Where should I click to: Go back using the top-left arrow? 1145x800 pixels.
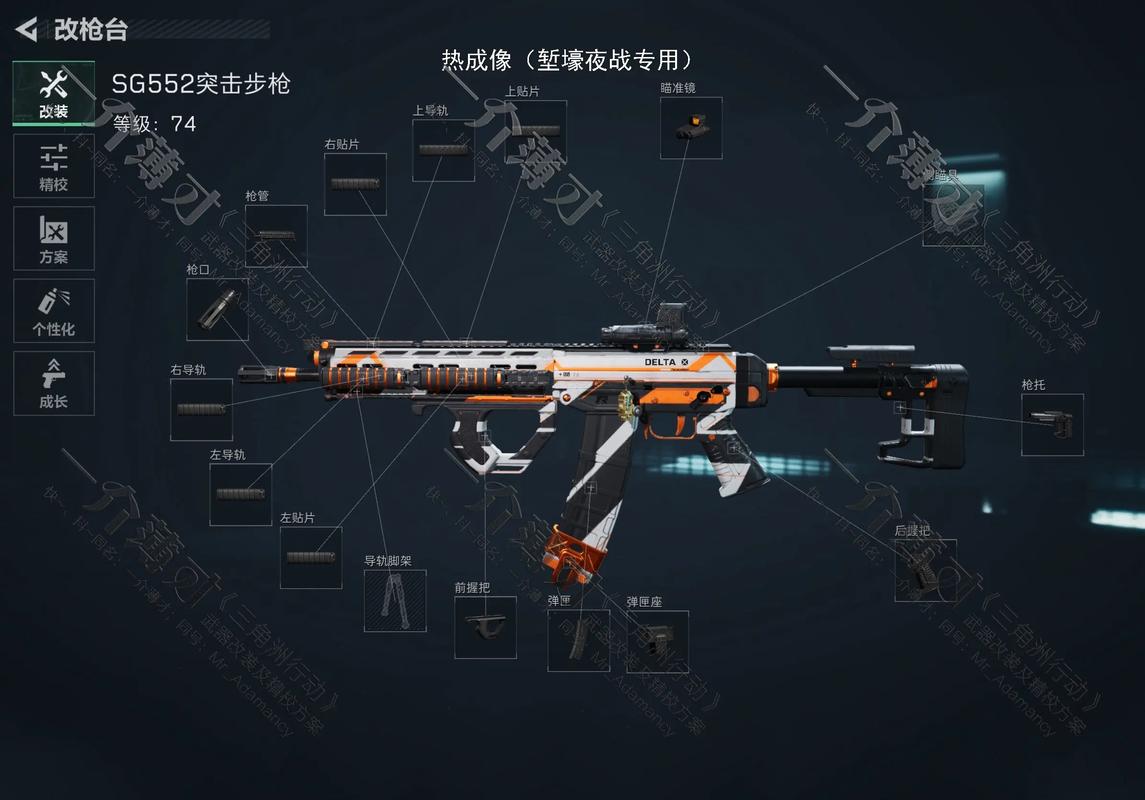coord(27,29)
